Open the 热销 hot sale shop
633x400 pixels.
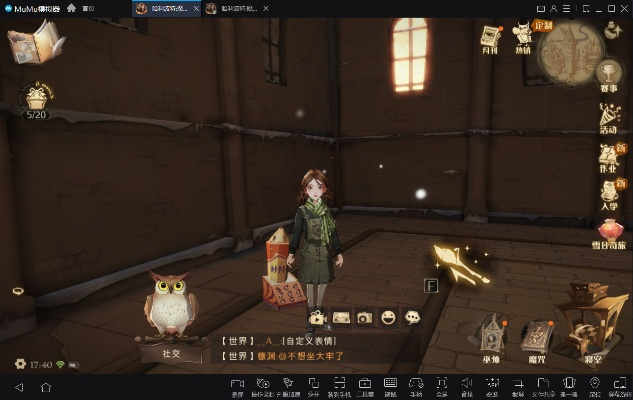(523, 37)
